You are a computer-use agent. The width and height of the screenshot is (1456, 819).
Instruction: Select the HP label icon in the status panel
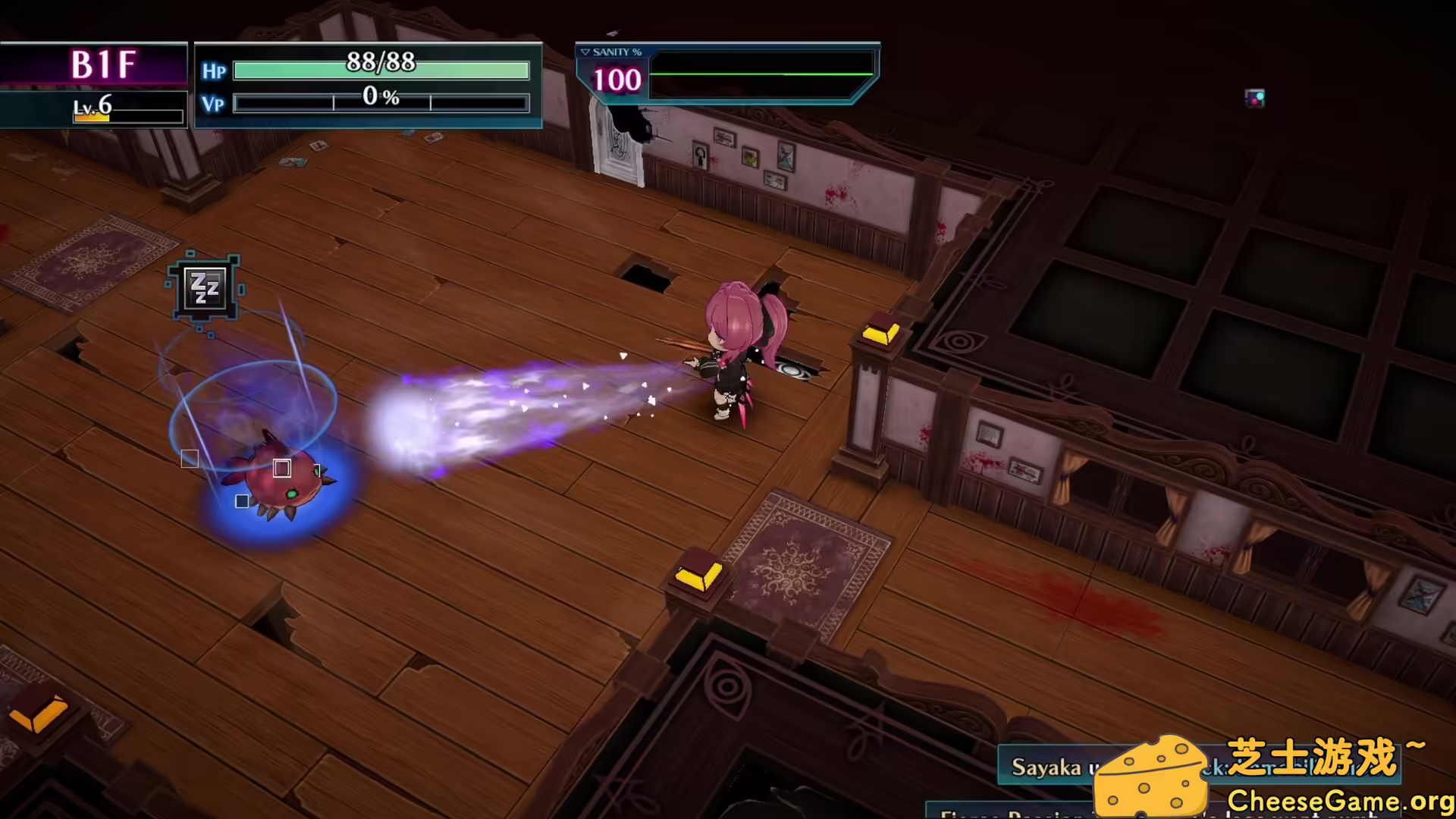(x=214, y=71)
